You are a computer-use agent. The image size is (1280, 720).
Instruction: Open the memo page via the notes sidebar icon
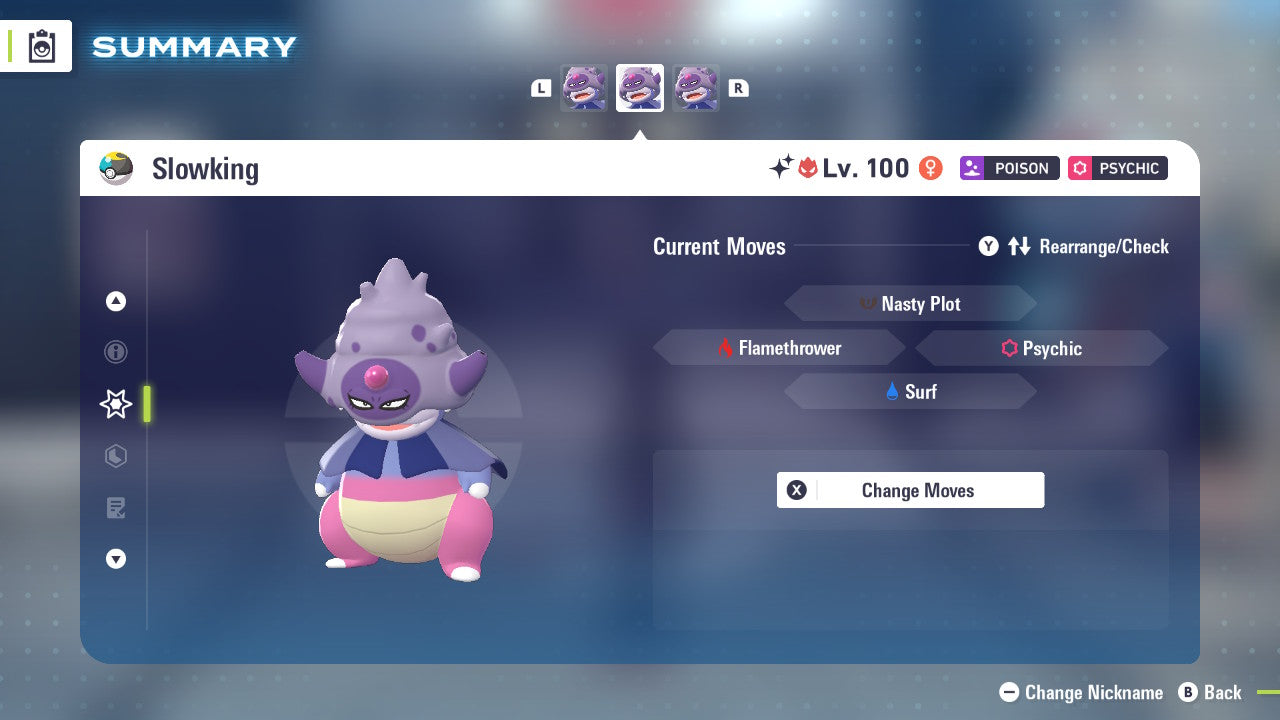click(115, 508)
